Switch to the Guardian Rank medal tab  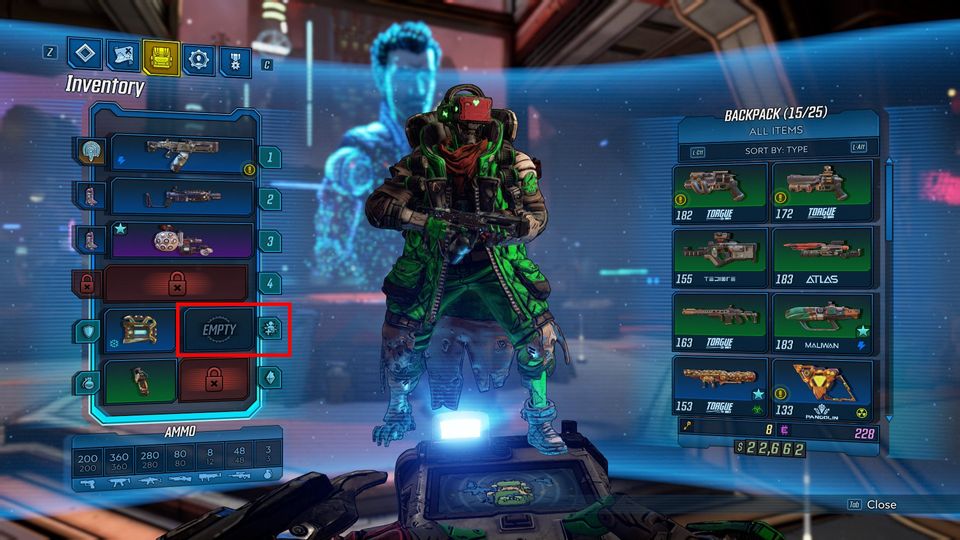[x=235, y=59]
